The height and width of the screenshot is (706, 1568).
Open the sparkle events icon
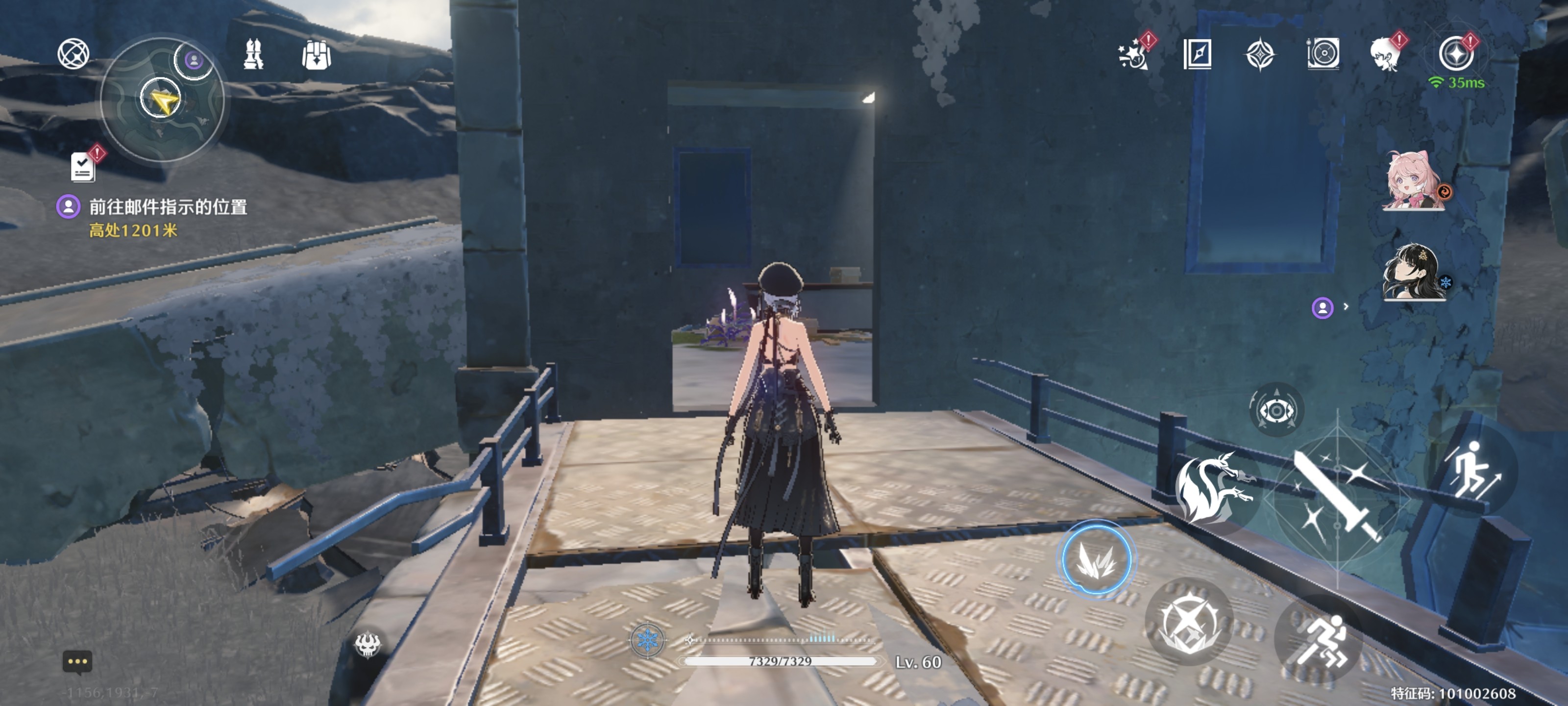coord(1133,55)
